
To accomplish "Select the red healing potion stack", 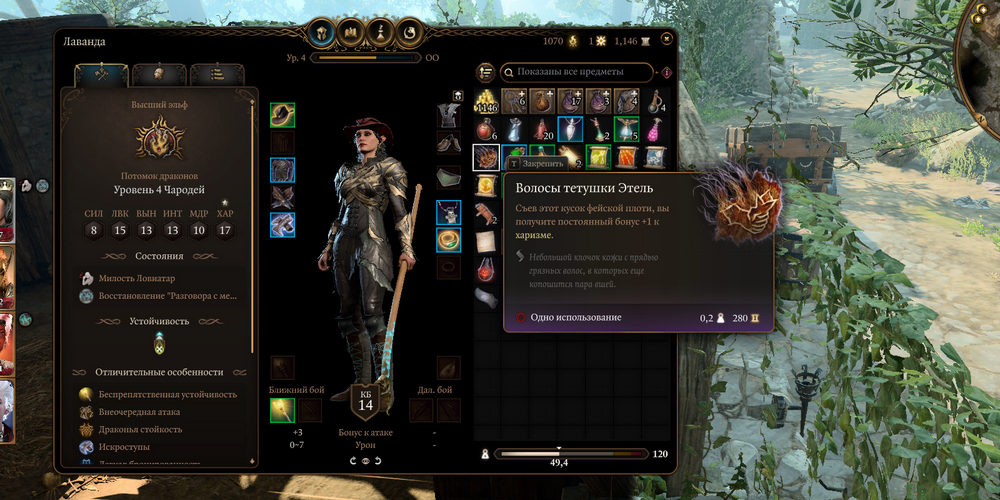I will click(x=486, y=129).
